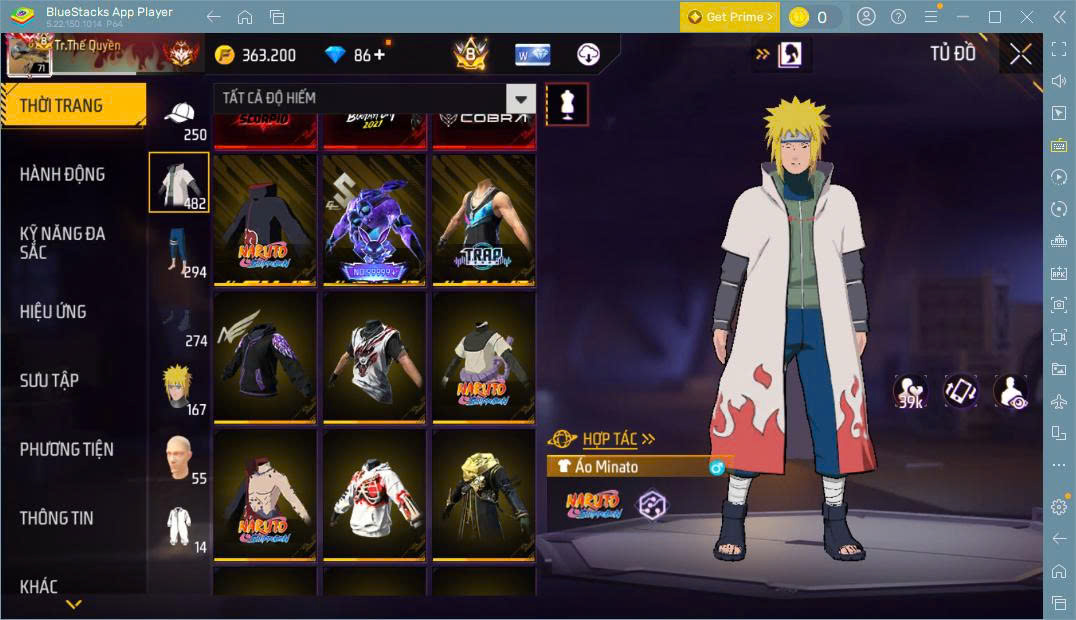Image resolution: width=1076 pixels, height=620 pixels.
Task: Add diamonds with the plus button
Action: [x=379, y=55]
